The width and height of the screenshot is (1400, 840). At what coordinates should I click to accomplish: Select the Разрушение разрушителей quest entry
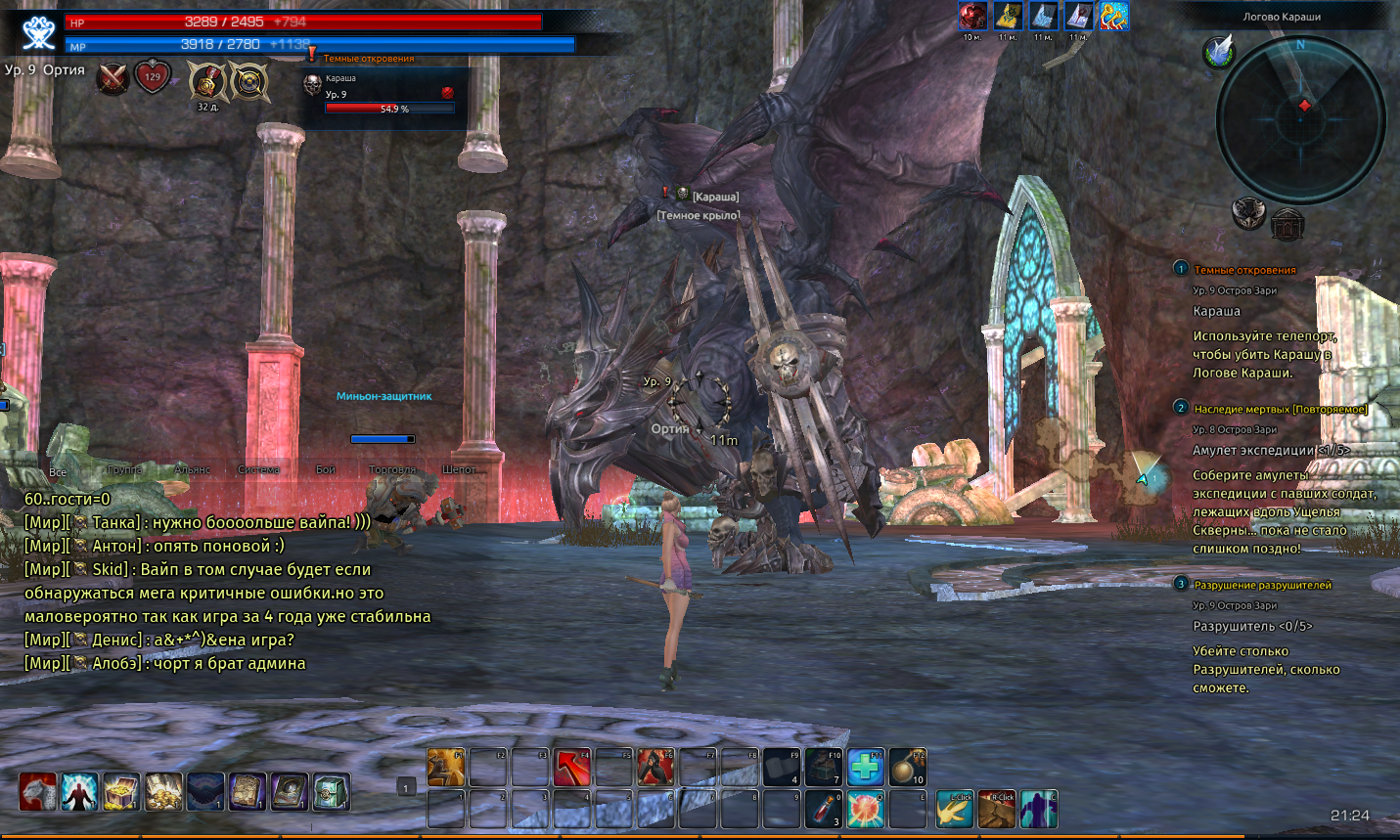tap(1262, 585)
